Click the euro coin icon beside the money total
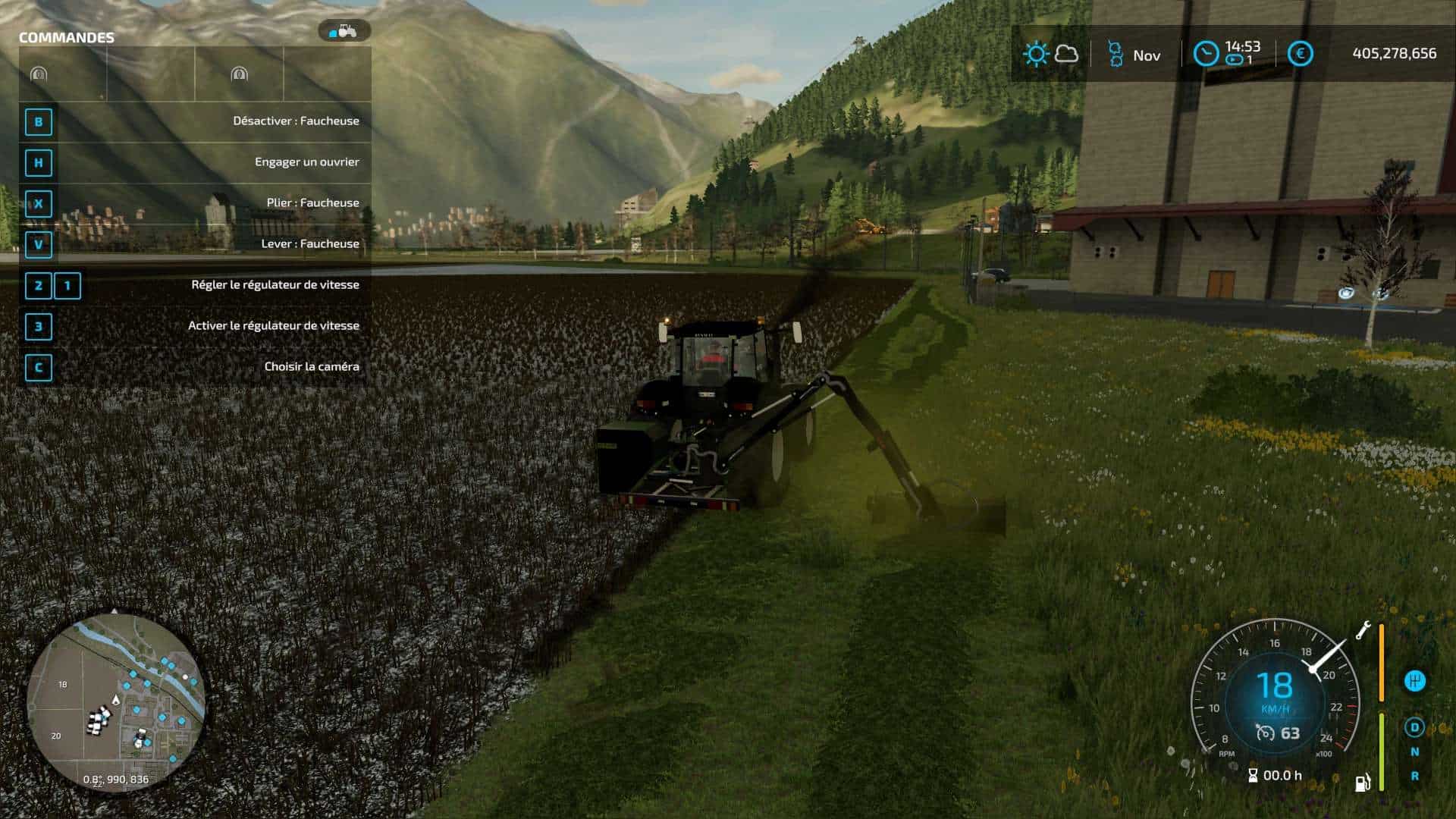This screenshot has width=1456, height=819. tap(1300, 54)
